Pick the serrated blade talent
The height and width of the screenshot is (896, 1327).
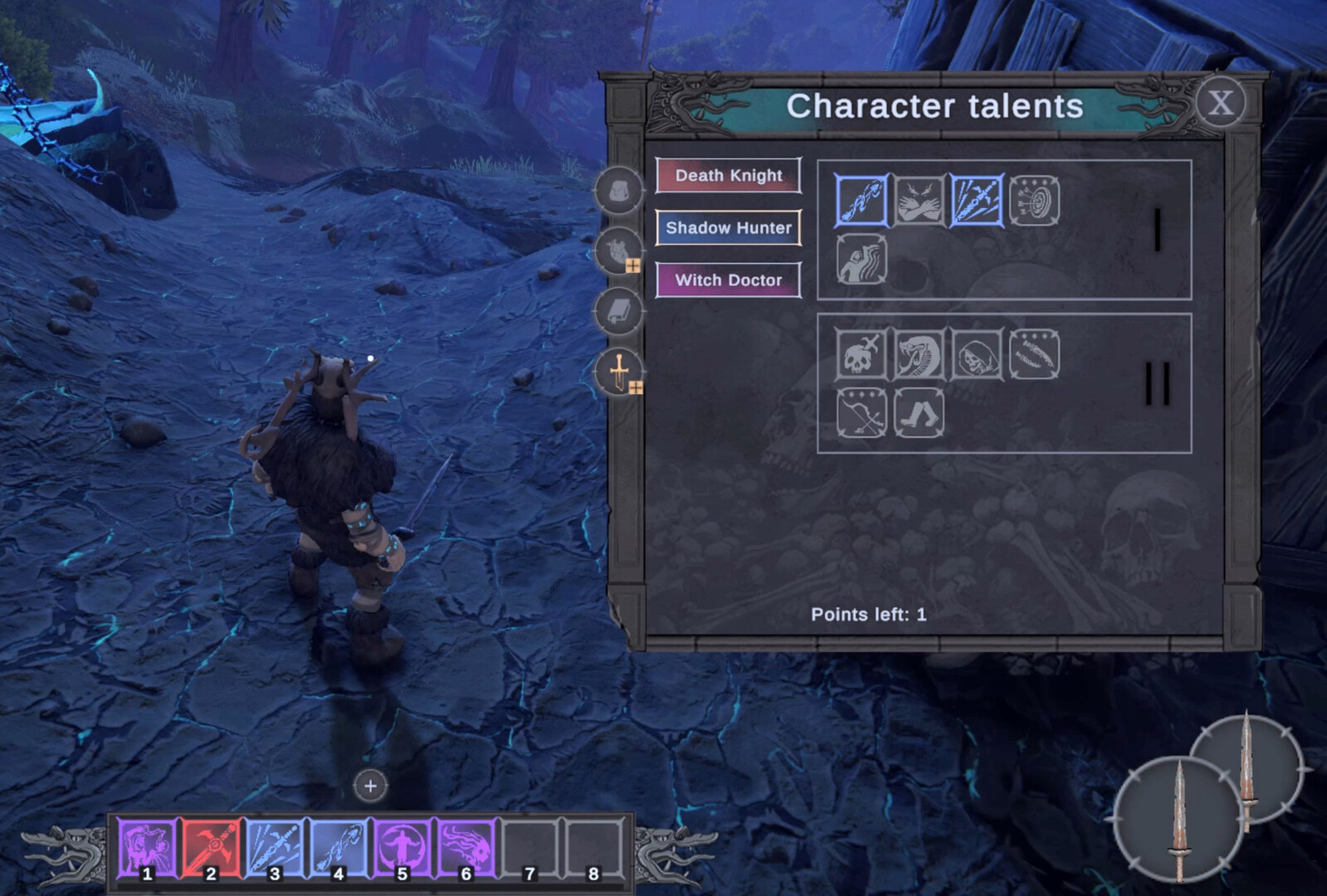pos(1034,354)
